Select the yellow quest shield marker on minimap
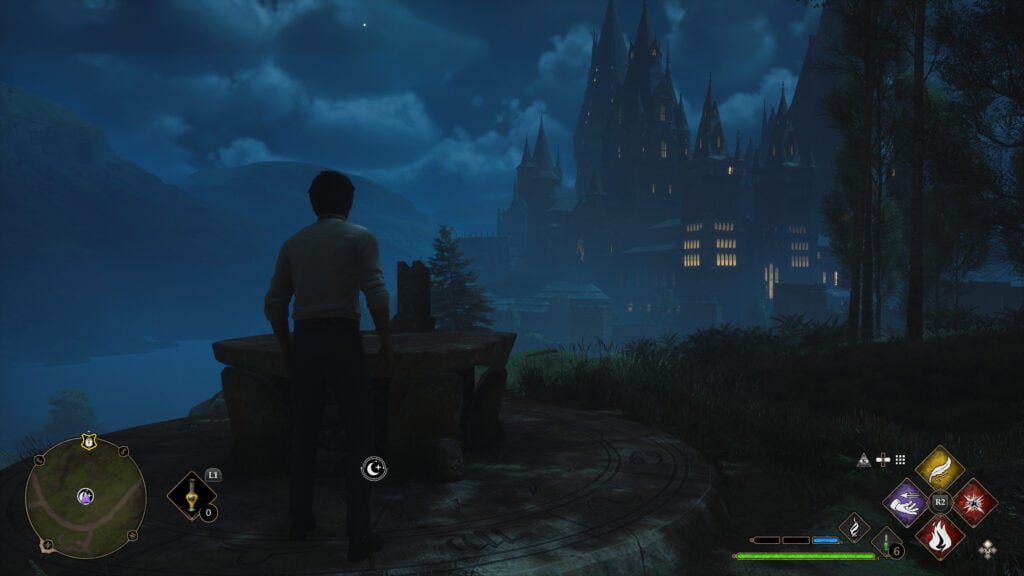1024x576 pixels. (88, 439)
